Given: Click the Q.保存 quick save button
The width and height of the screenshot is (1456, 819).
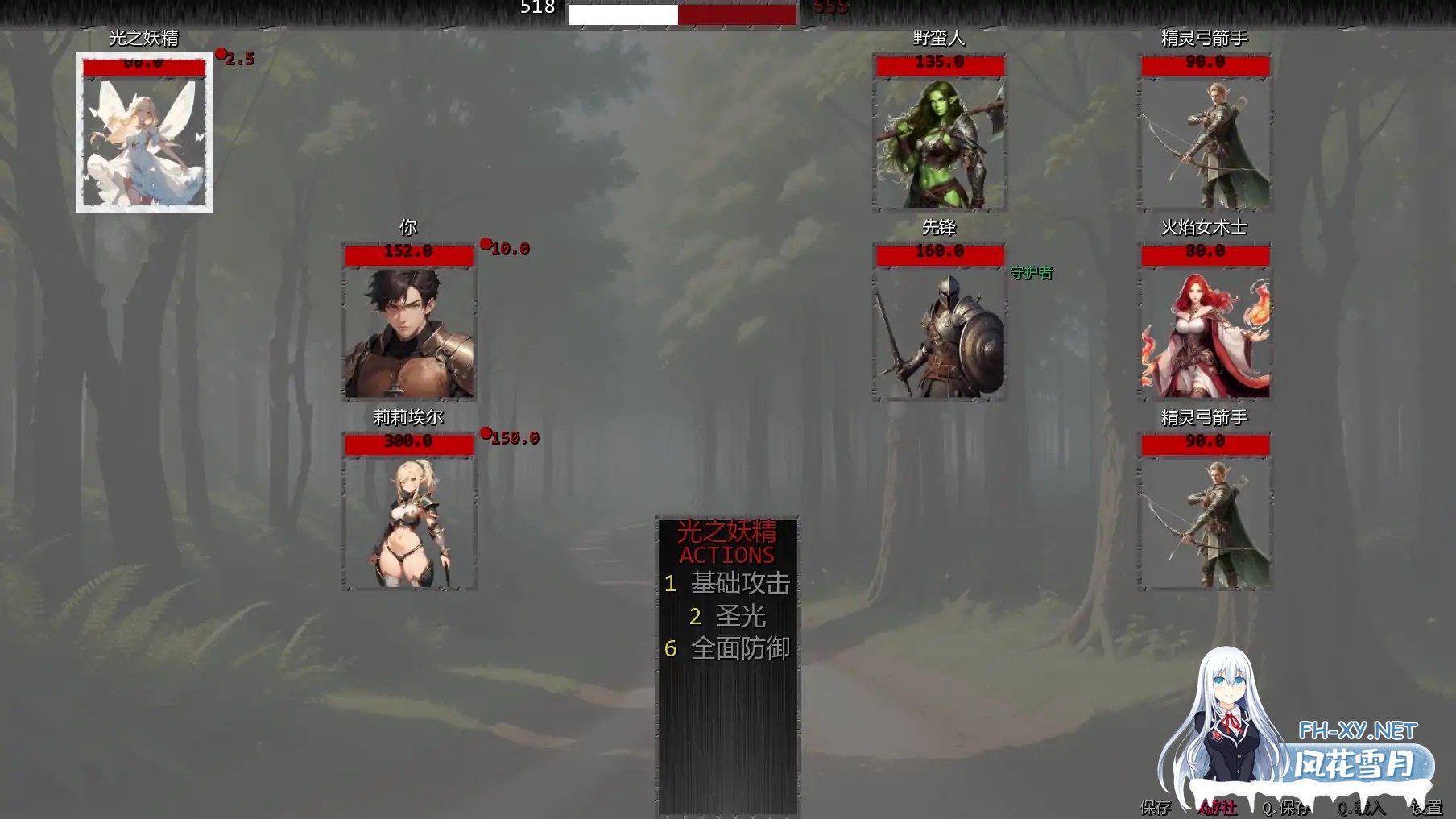Looking at the screenshot, I should 1285,807.
